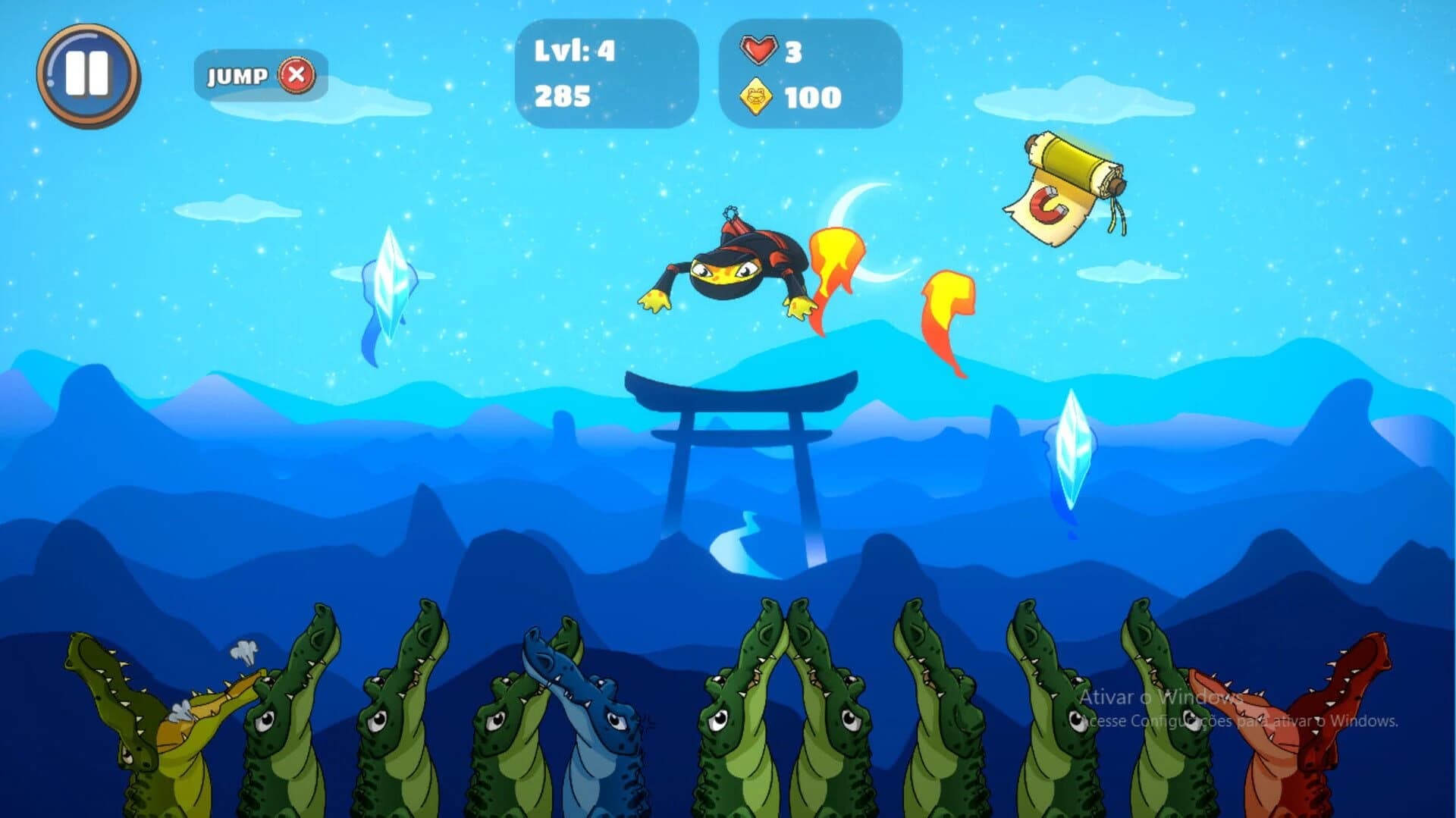
Task: Collect the magnet scroll power-up
Action: click(1065, 177)
